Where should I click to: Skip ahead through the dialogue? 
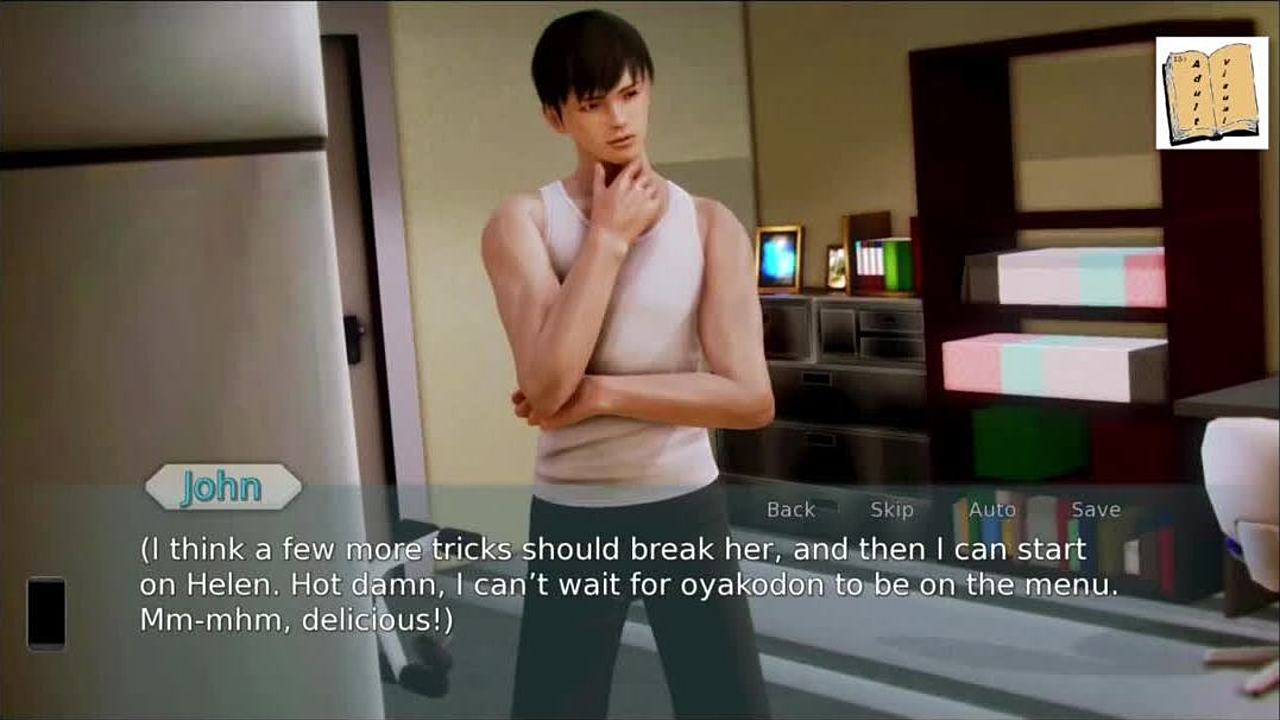click(x=891, y=510)
